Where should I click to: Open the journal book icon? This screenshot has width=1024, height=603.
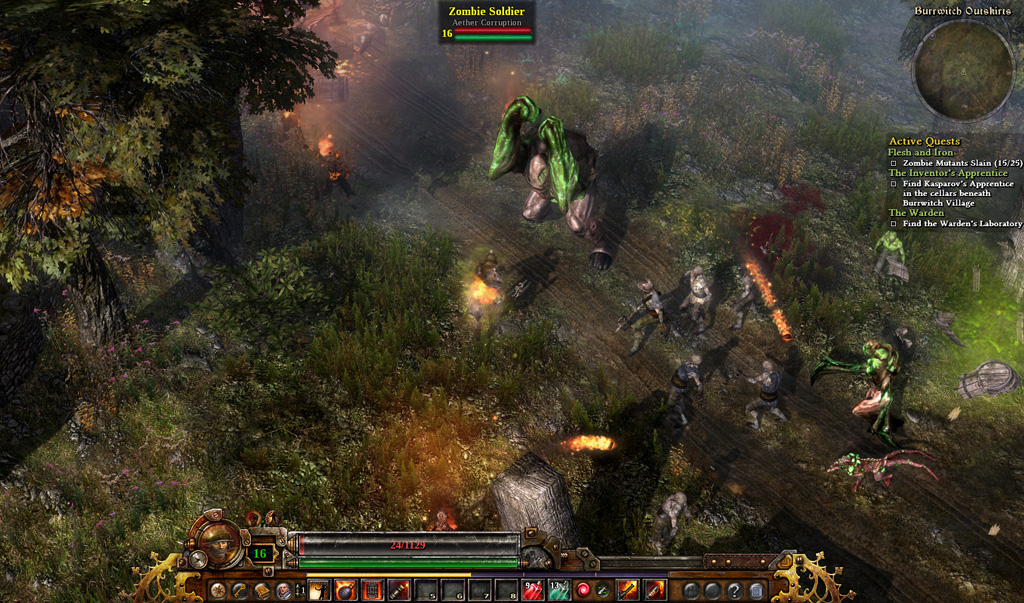pos(261,590)
